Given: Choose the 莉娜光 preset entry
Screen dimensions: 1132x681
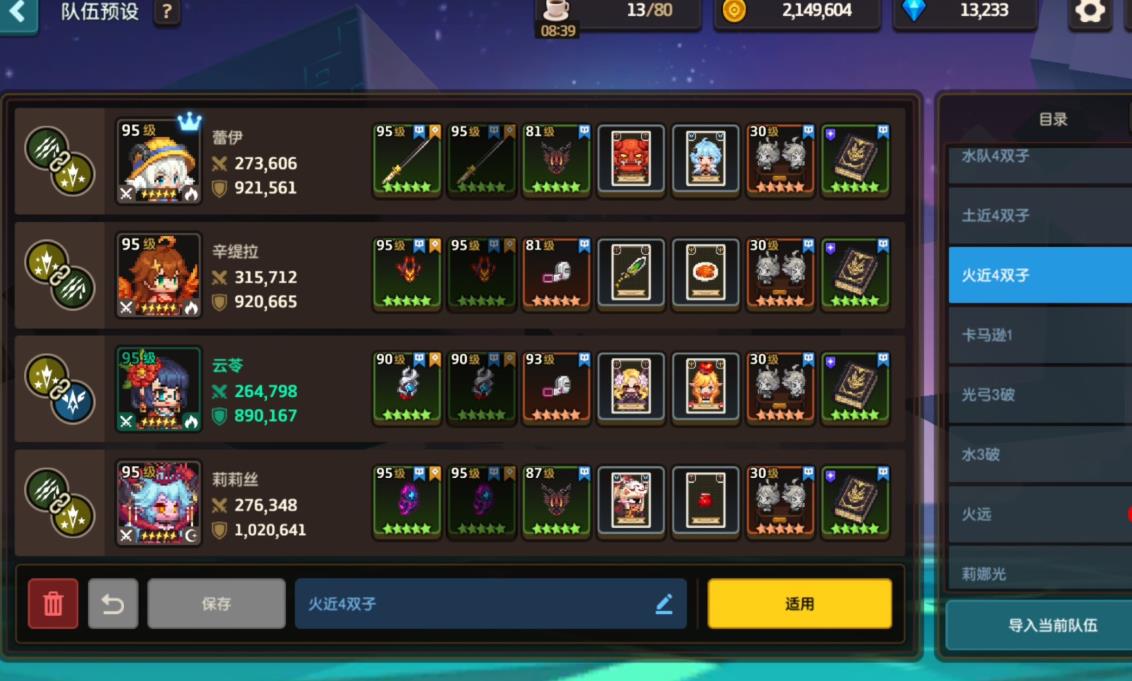Looking at the screenshot, I should click(1040, 572).
